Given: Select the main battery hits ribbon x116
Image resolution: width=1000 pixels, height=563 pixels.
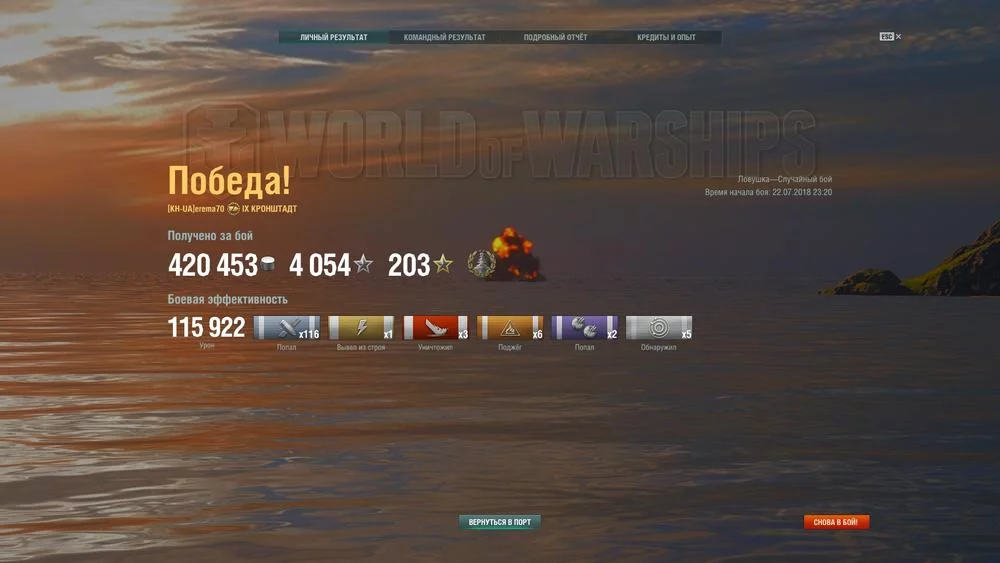Looking at the screenshot, I should pos(287,328).
